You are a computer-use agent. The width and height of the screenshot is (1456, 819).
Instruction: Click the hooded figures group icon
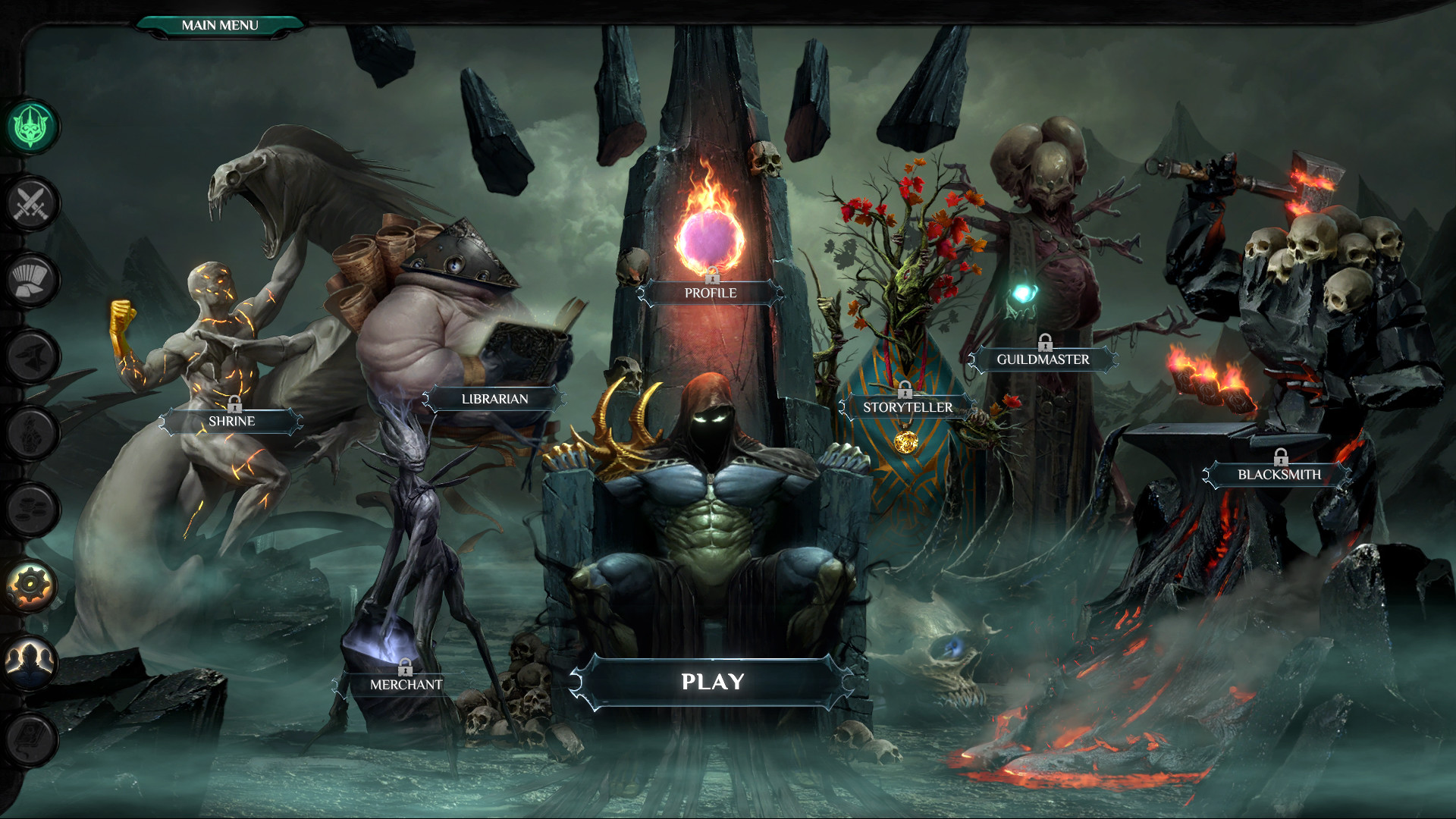point(32,662)
